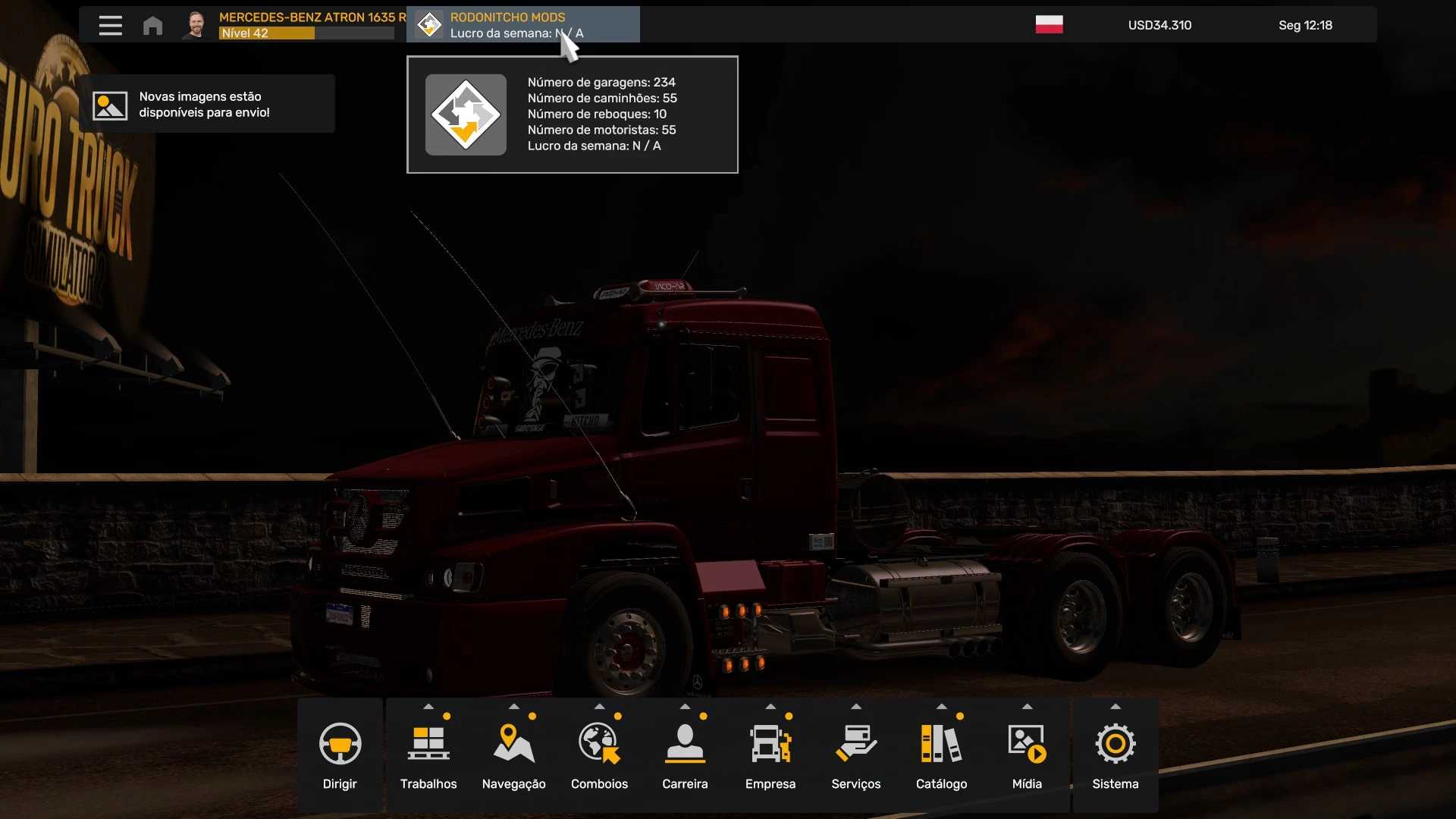Check the USD account balance display

click(1159, 25)
